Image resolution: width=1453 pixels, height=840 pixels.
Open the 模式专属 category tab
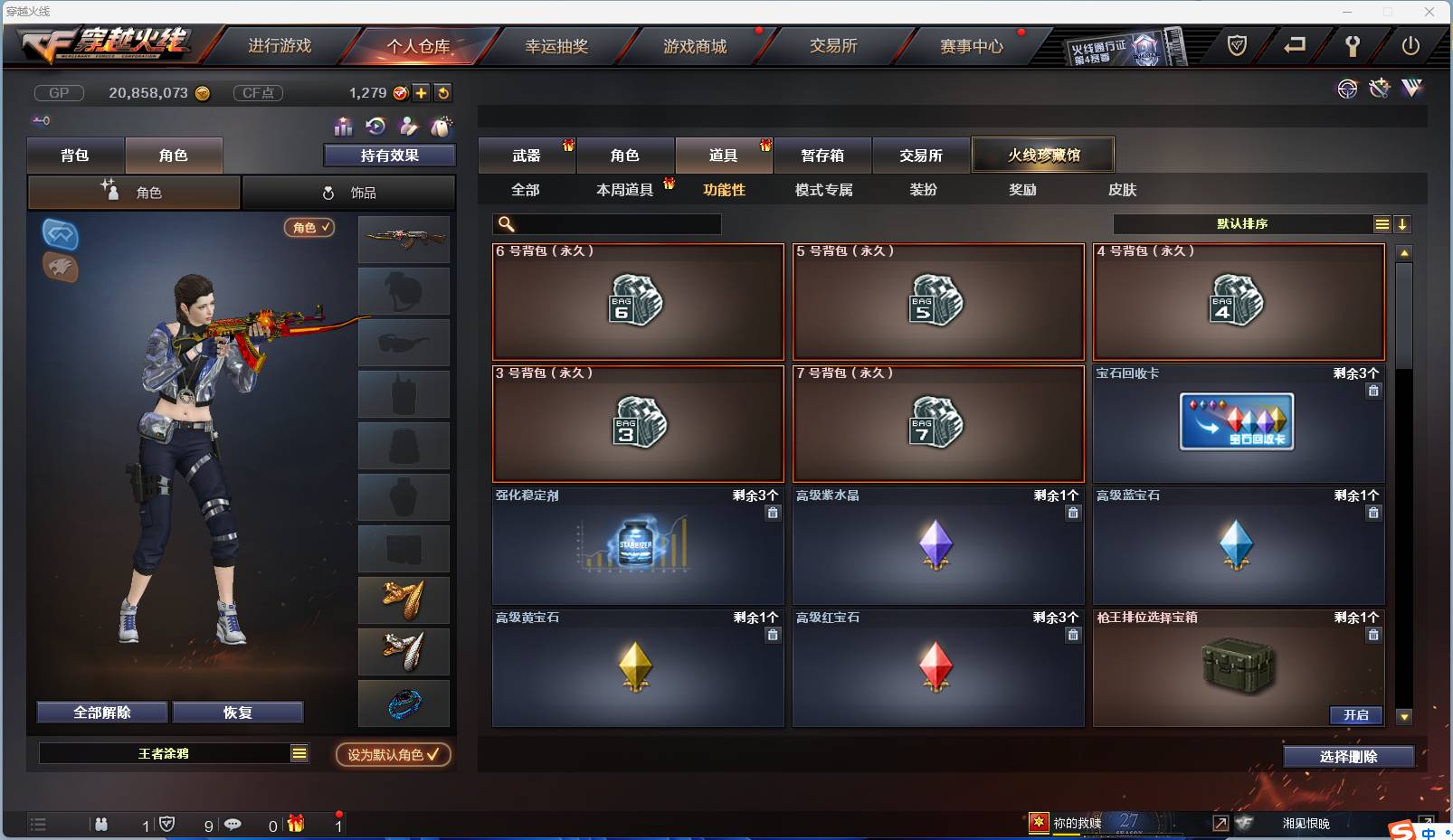(821, 190)
